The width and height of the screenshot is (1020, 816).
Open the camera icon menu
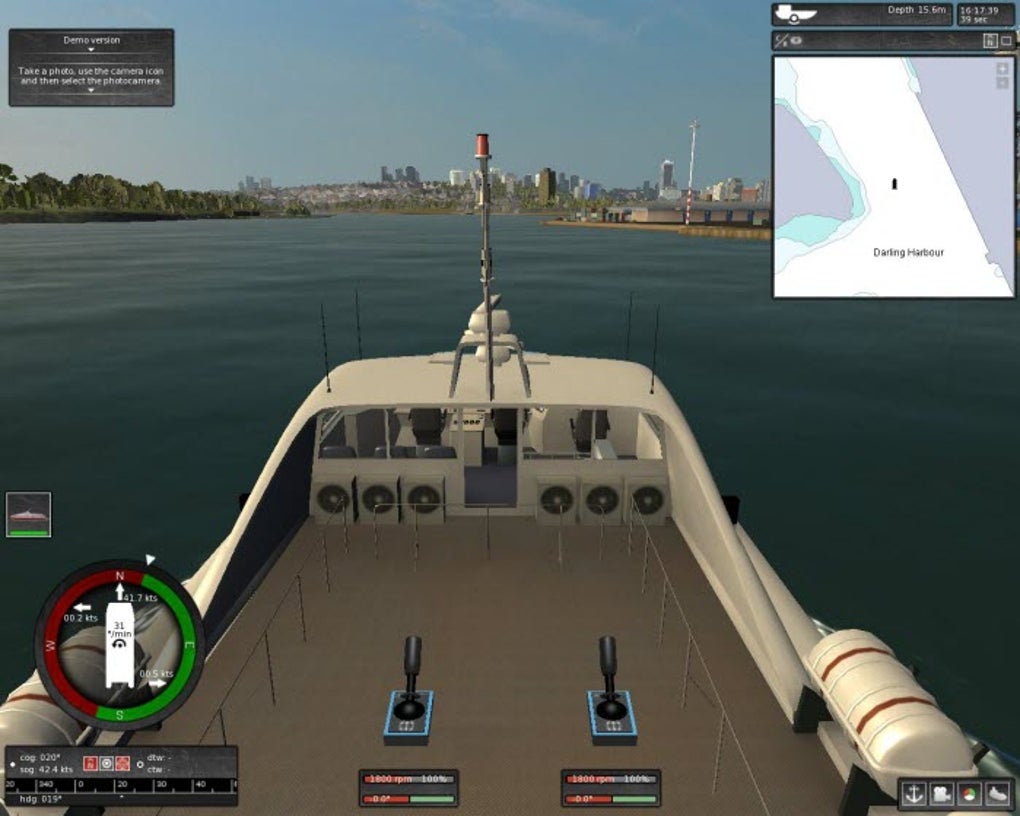coord(941,794)
